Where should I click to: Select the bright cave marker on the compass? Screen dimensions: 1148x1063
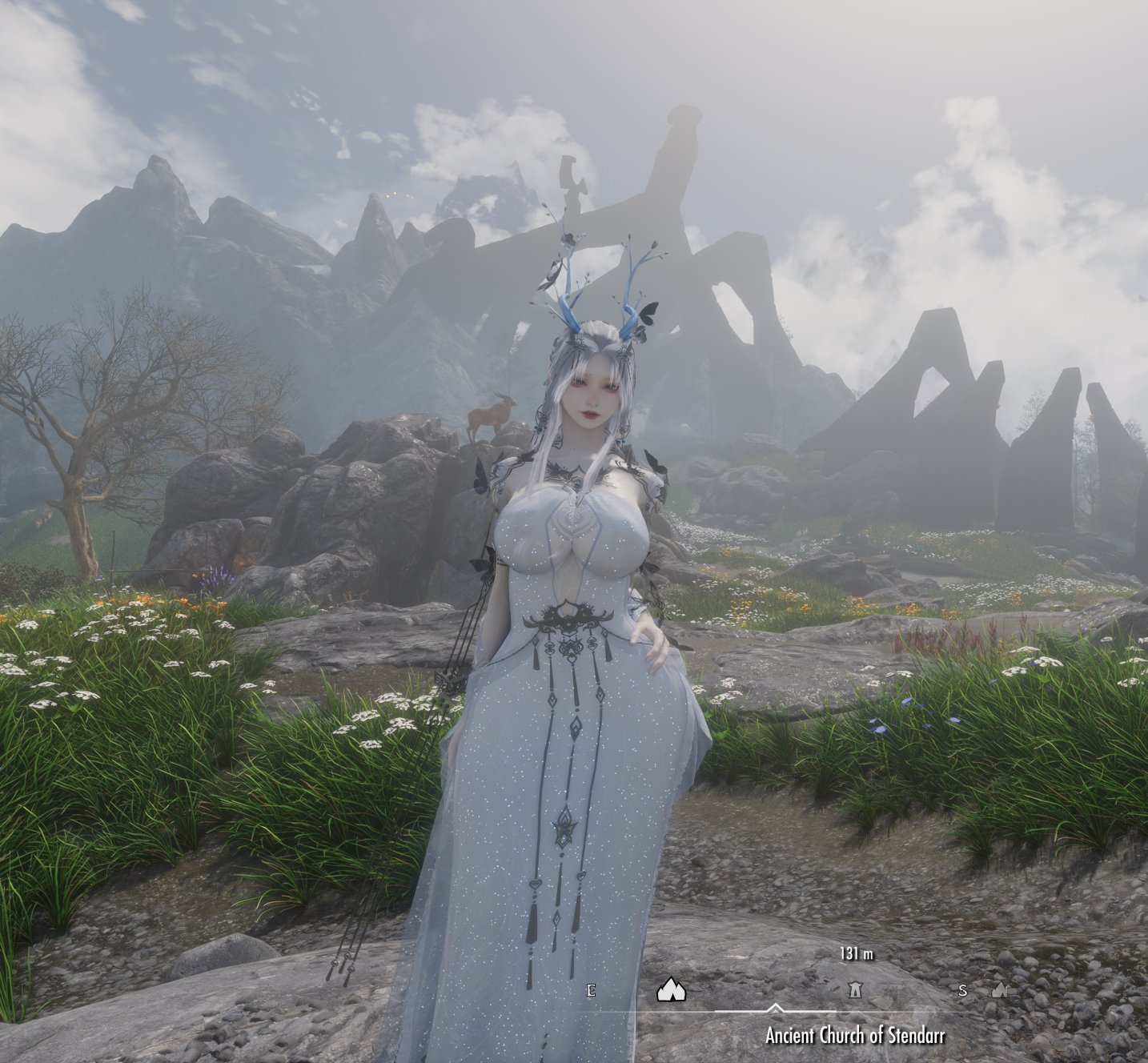point(671,991)
